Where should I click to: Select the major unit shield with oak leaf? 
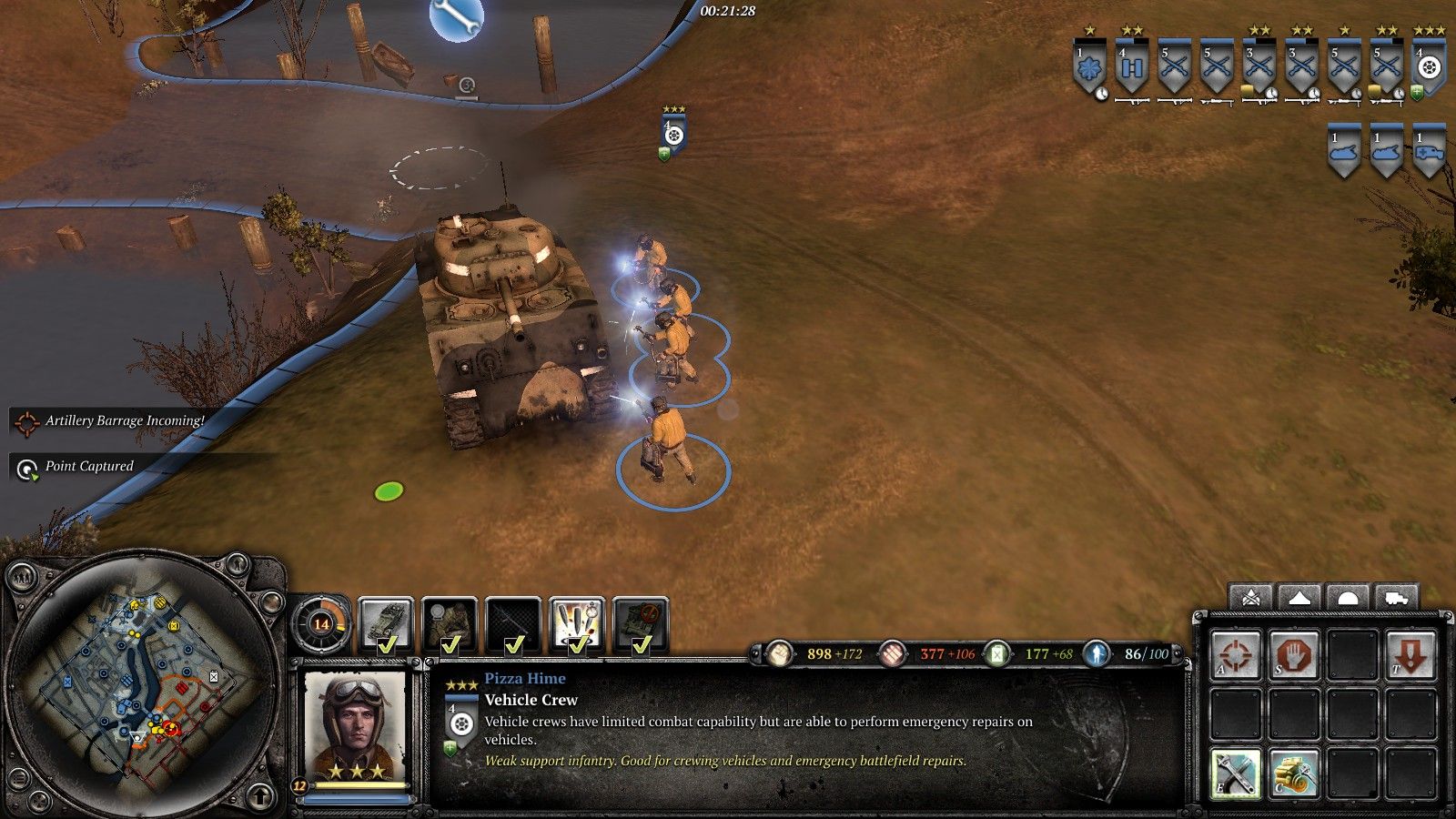tap(1088, 68)
